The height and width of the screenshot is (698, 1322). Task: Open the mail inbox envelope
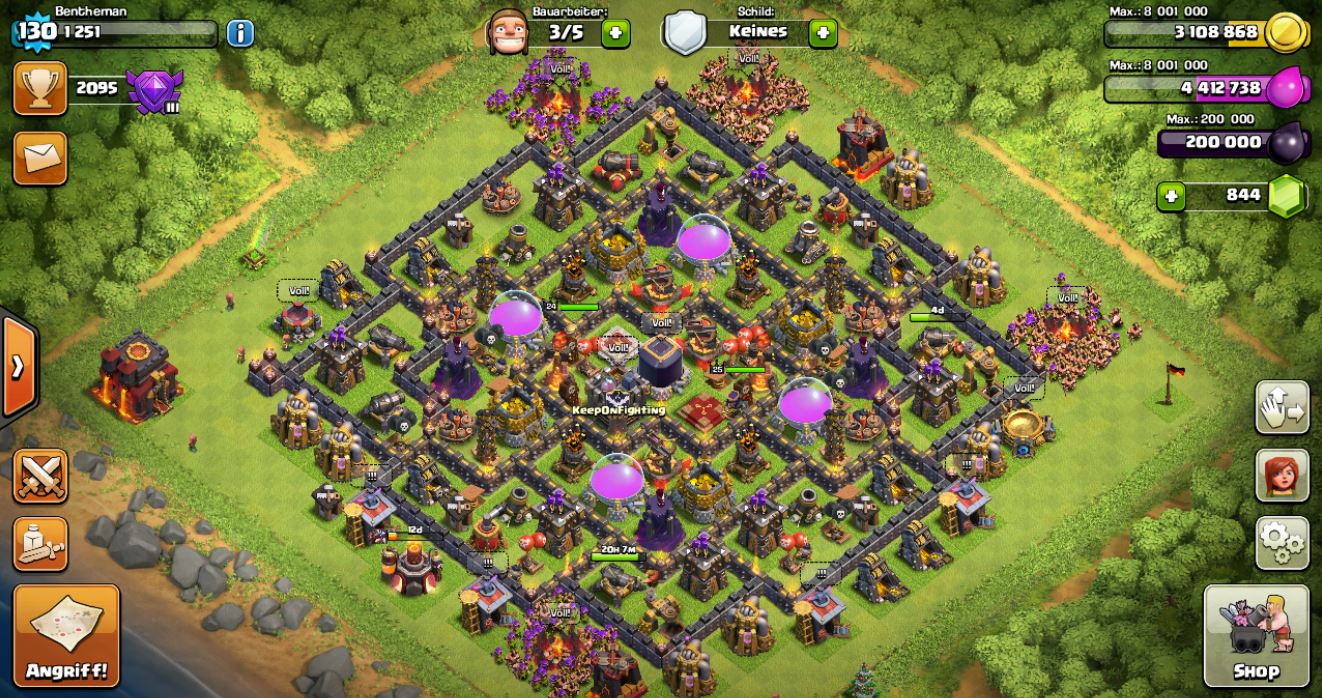[x=40, y=158]
